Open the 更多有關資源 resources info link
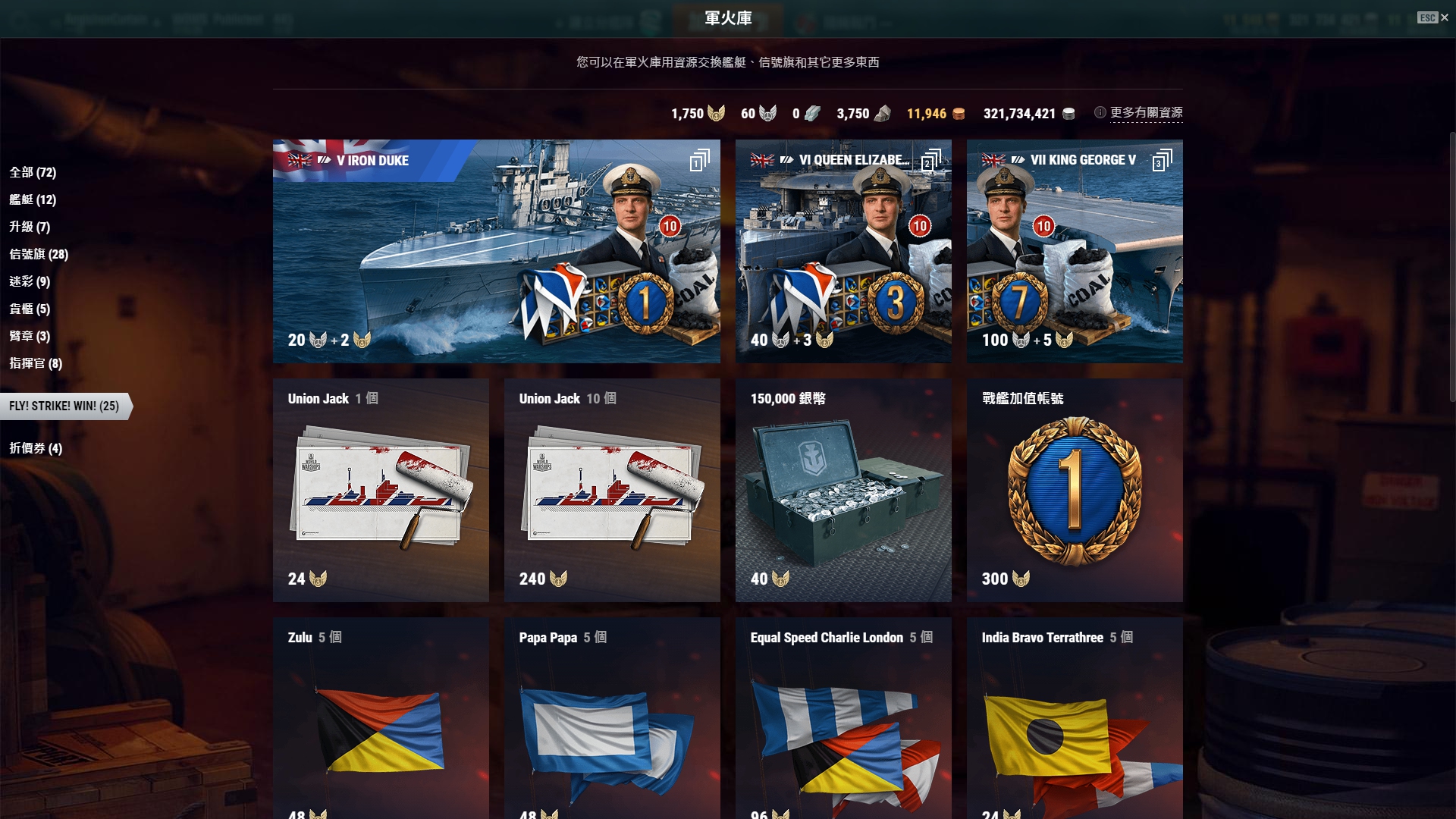1456x819 pixels. click(1146, 113)
